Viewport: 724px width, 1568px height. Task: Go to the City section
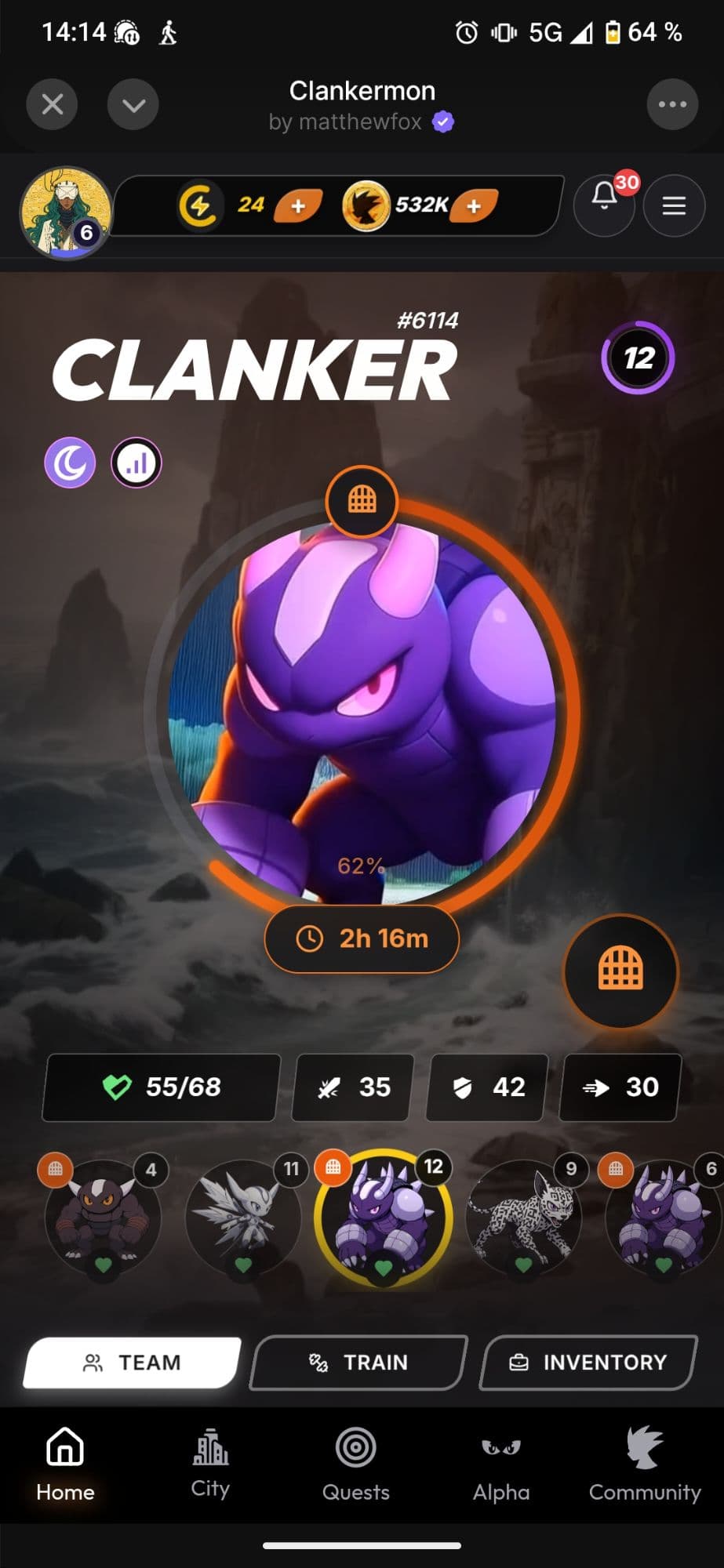210,1465
